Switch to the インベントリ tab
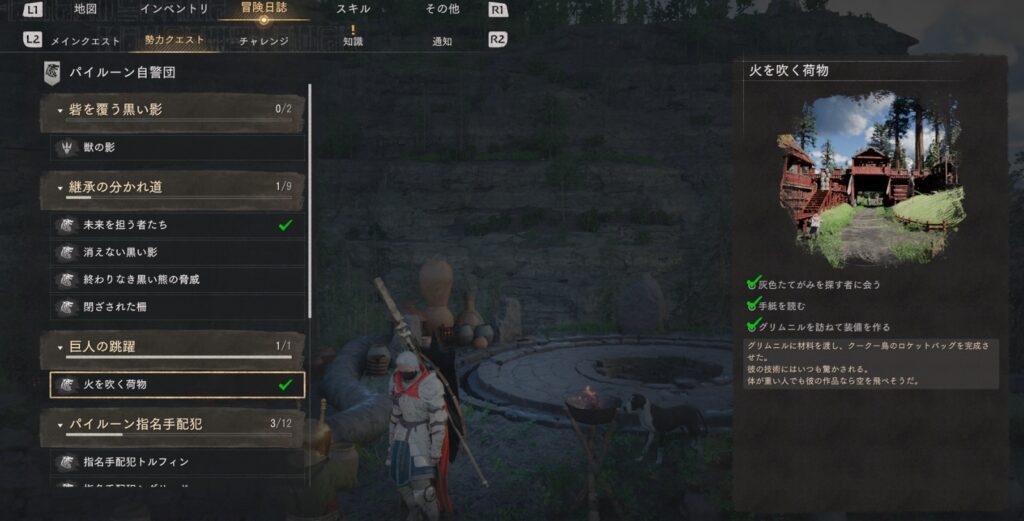 (x=174, y=9)
